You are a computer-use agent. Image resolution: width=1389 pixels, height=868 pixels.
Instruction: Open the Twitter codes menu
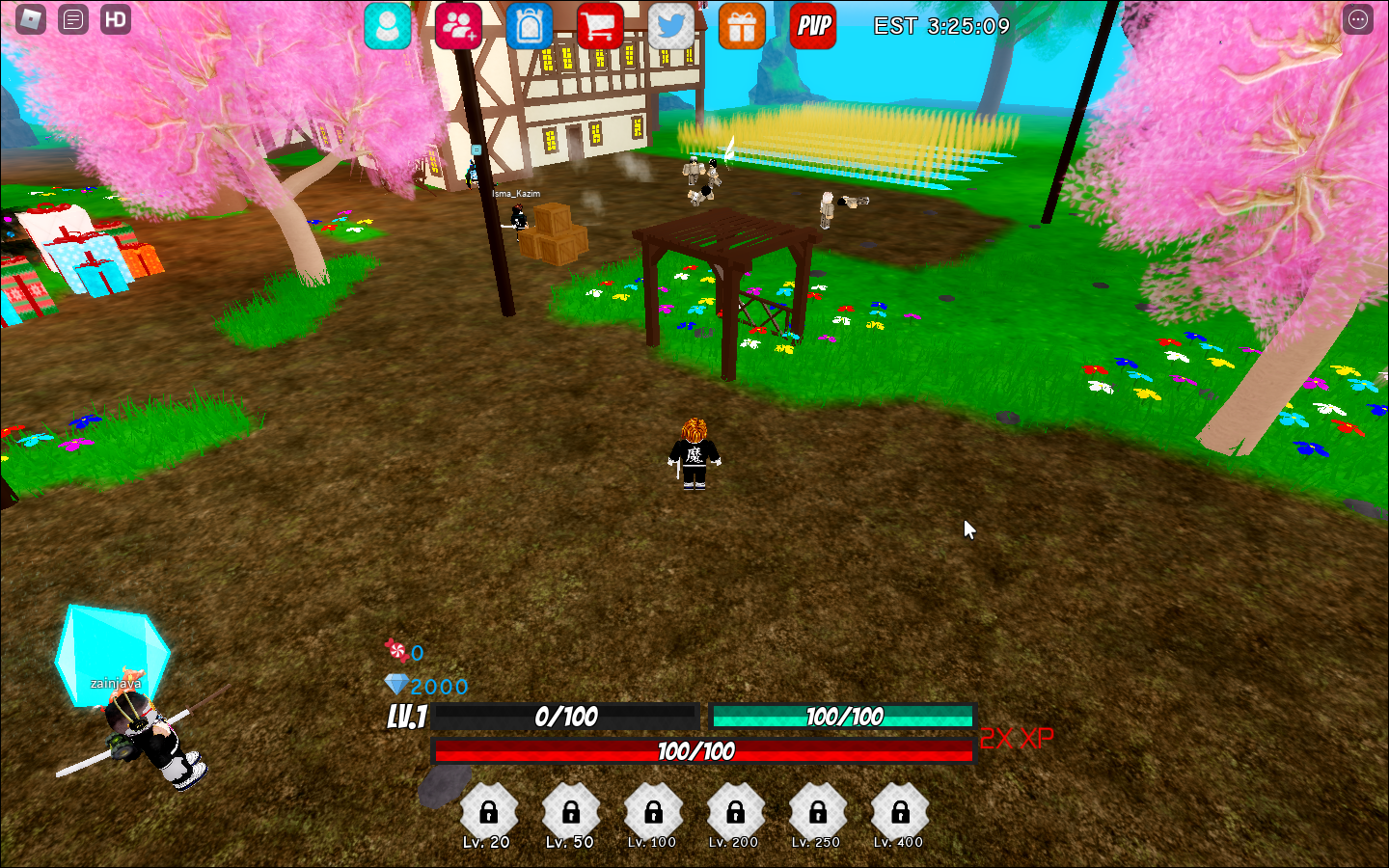pos(671,26)
